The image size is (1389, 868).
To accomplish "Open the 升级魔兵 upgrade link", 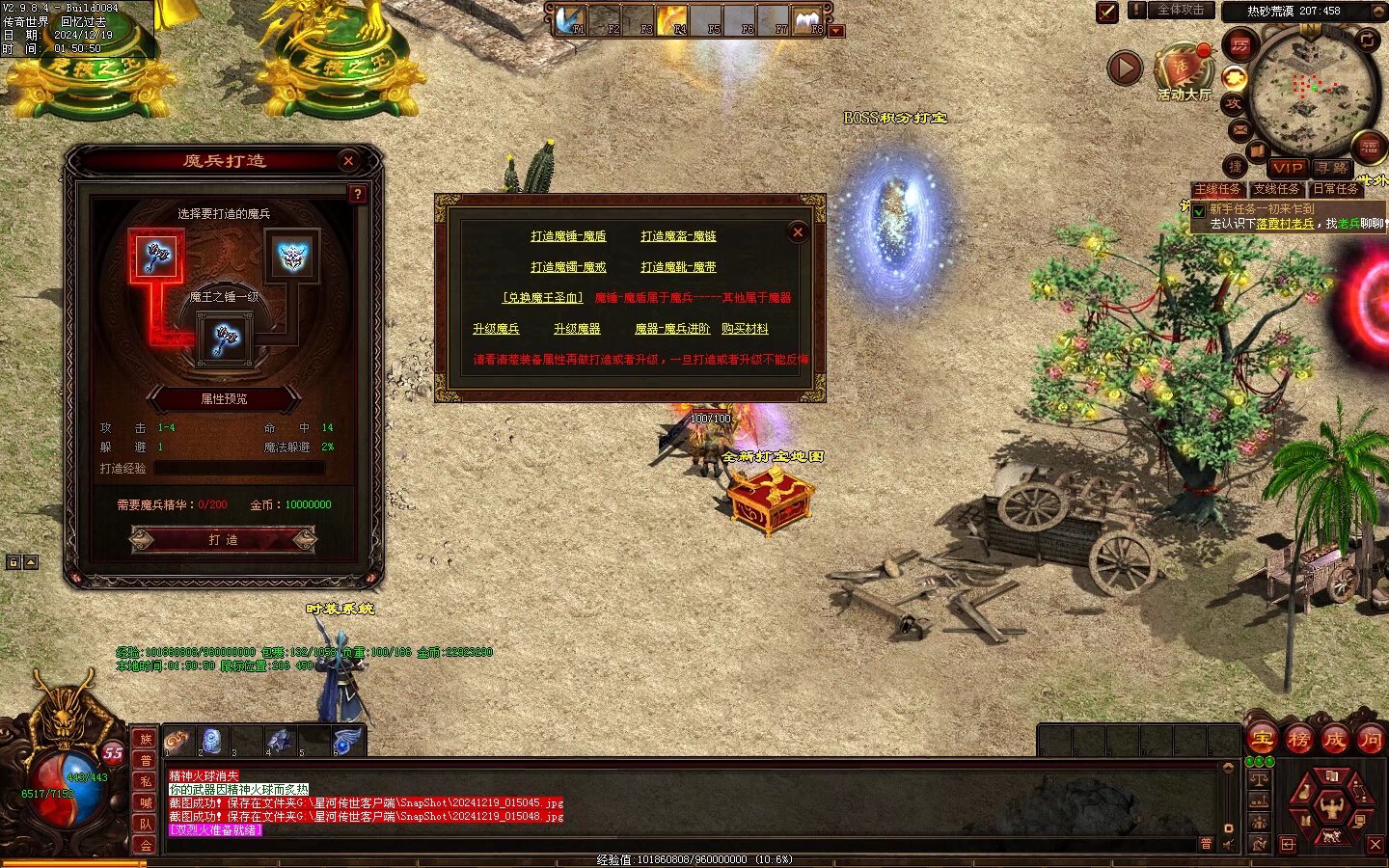I will click(496, 329).
